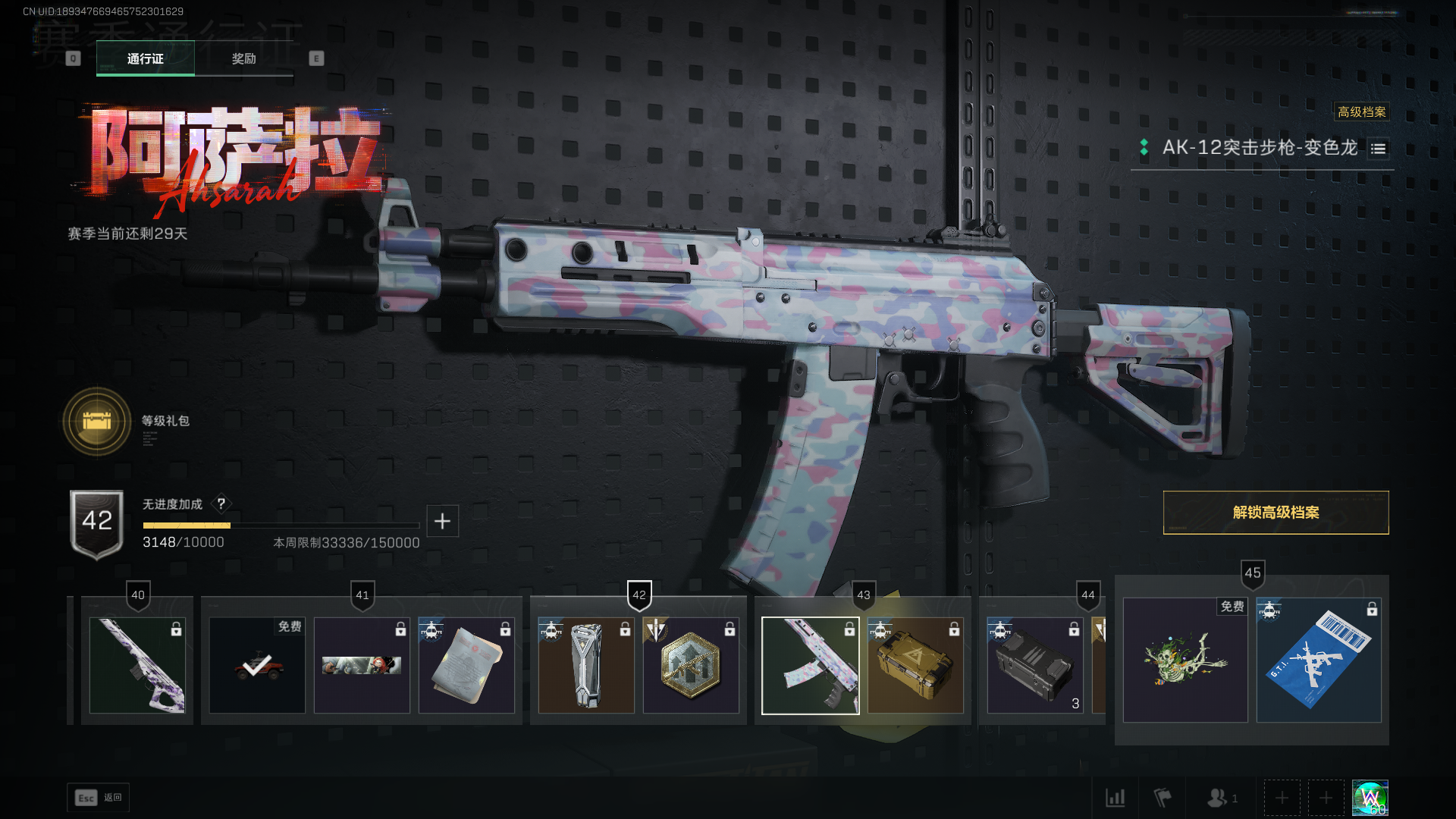This screenshot has width=1456, height=819.
Task: Pick the silver charm reward at level 42
Action: (586, 666)
